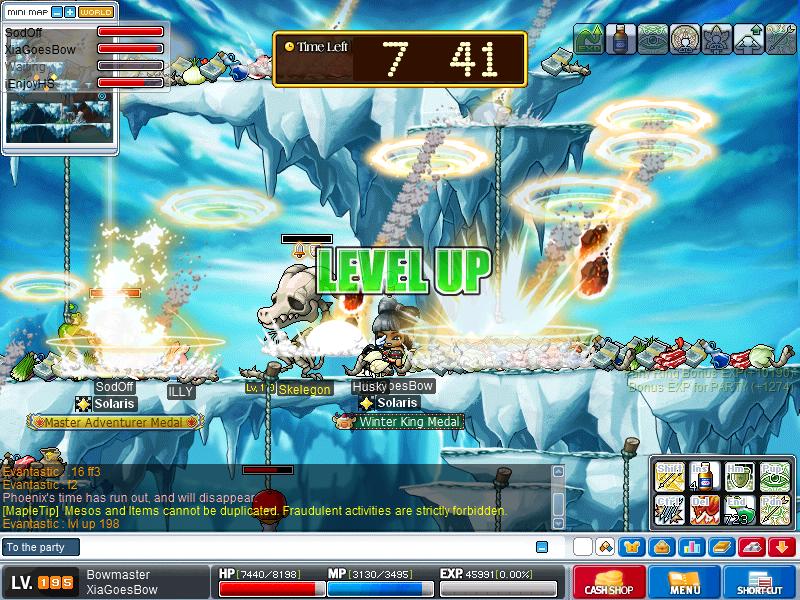The image size is (800, 600).
Task: Open the main Menu button
Action: [684, 582]
